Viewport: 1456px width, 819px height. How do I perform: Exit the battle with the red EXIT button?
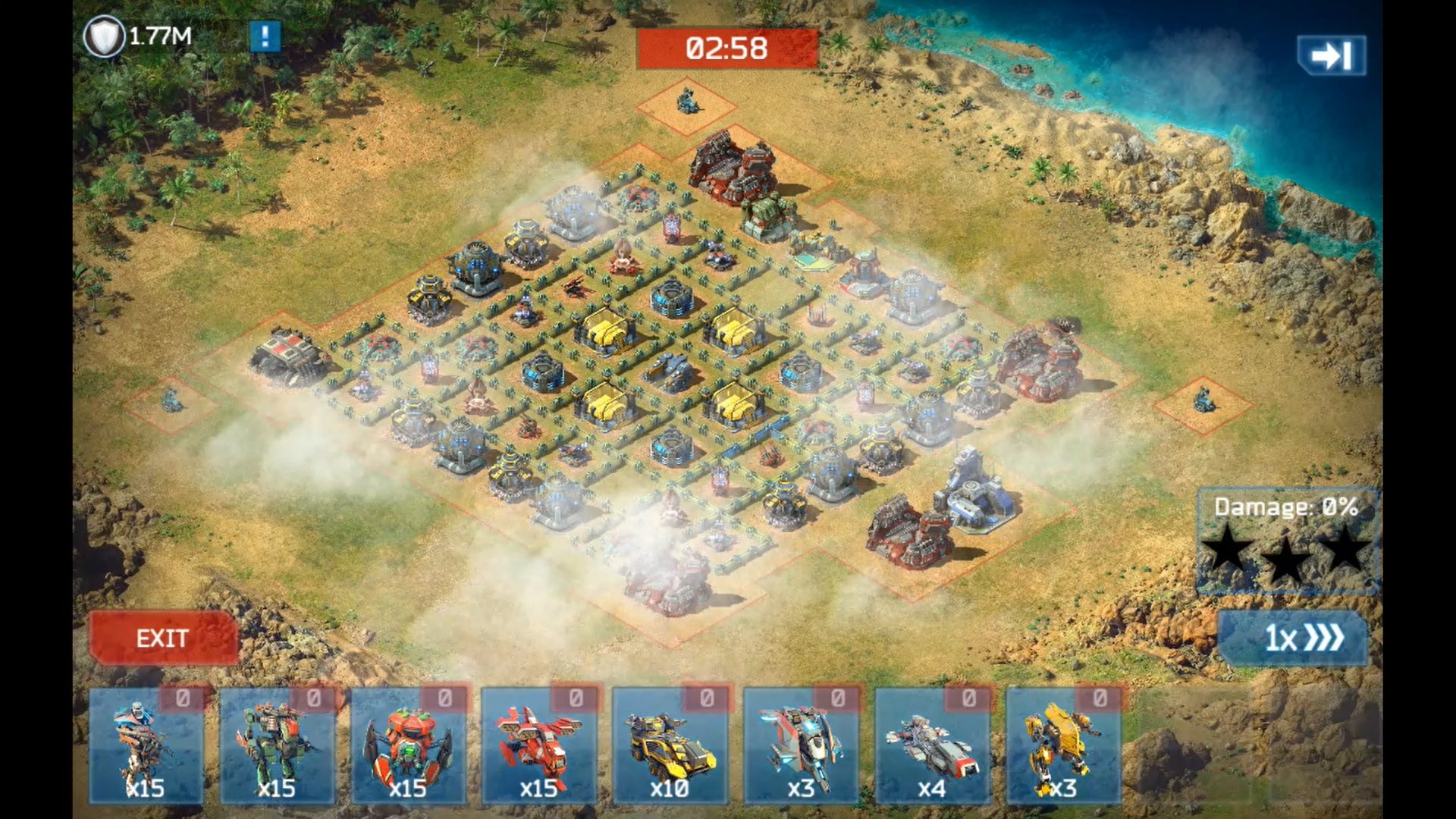pyautogui.click(x=163, y=638)
